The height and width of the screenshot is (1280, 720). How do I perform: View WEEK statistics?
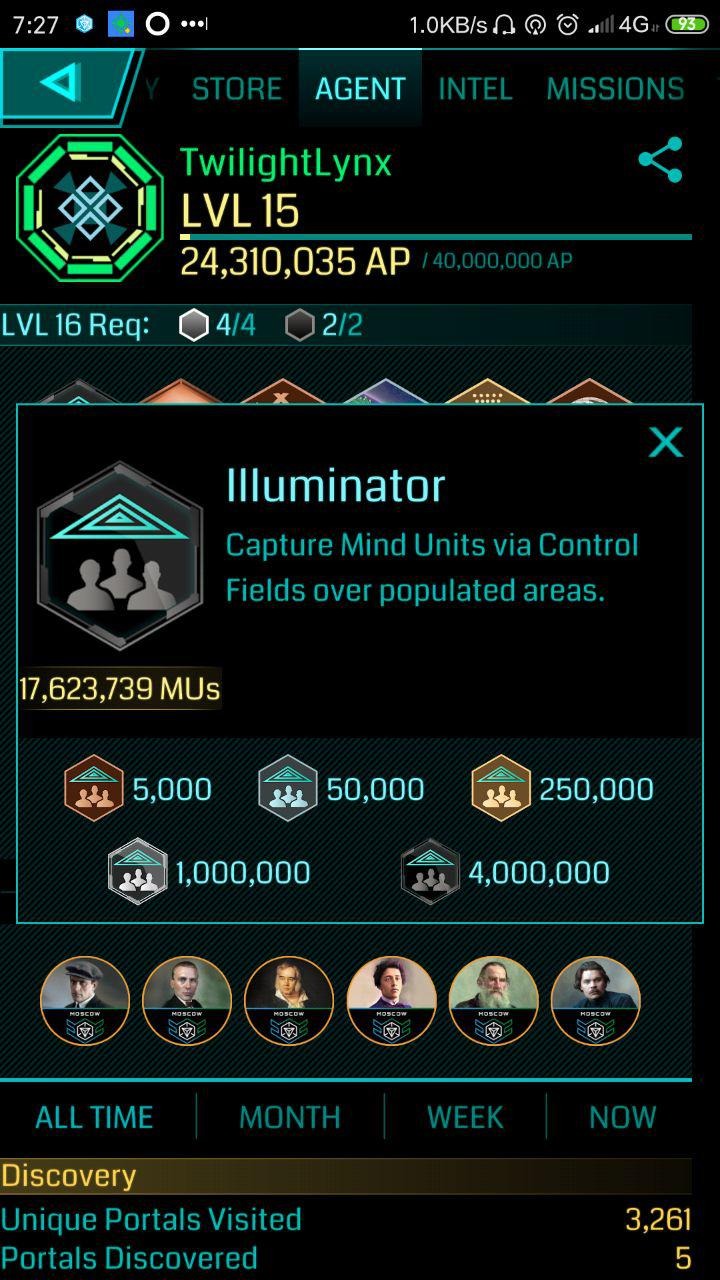tap(465, 1117)
